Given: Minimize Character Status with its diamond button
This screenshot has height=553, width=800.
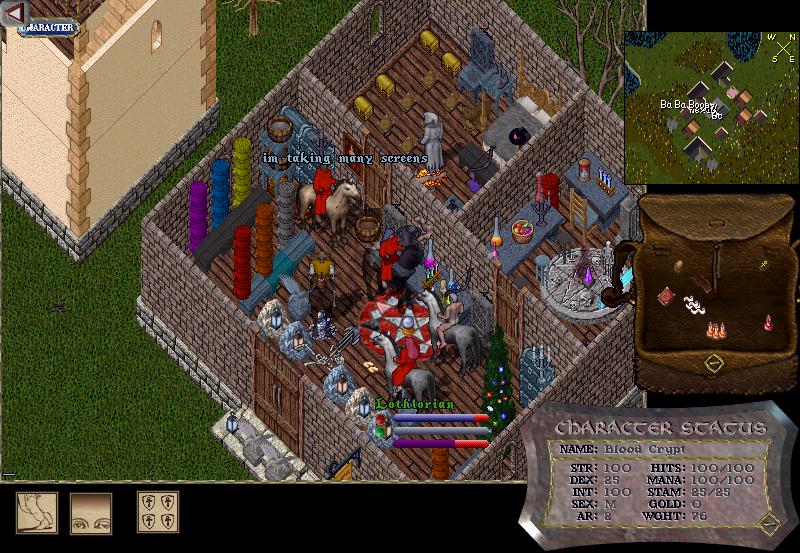Looking at the screenshot, I should coord(766,522).
